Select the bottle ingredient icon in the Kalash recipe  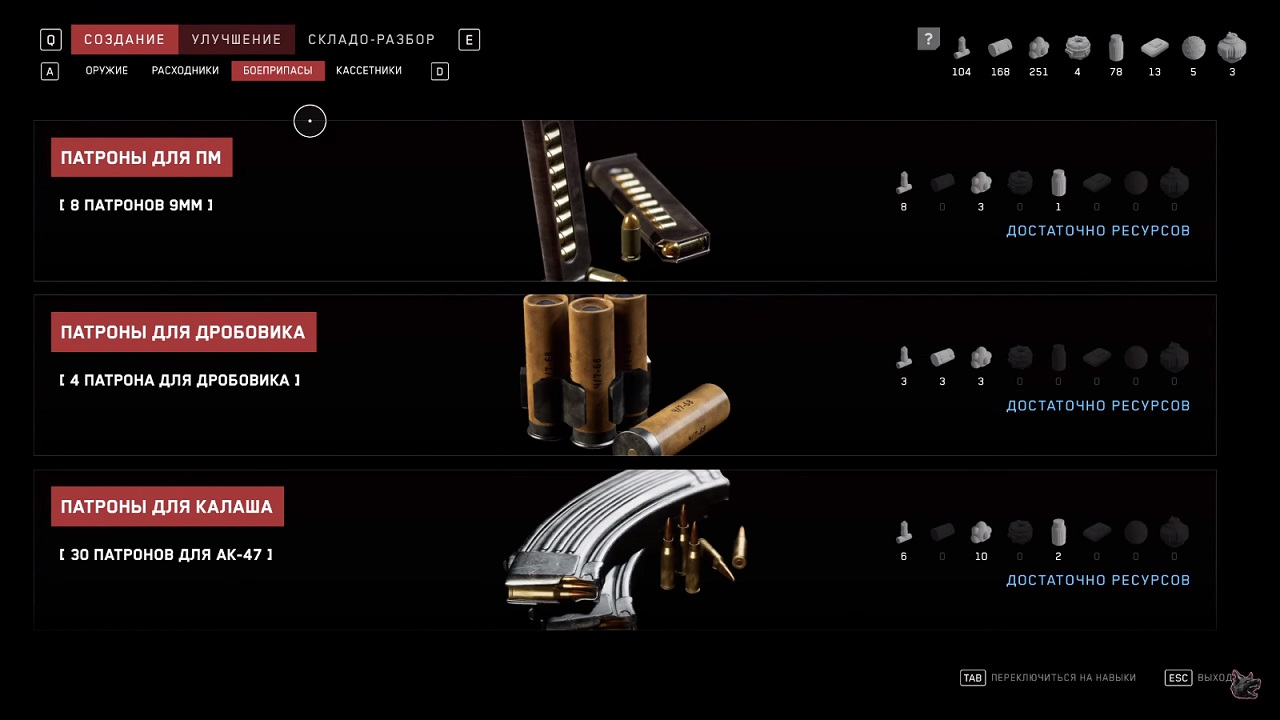[1058, 532]
